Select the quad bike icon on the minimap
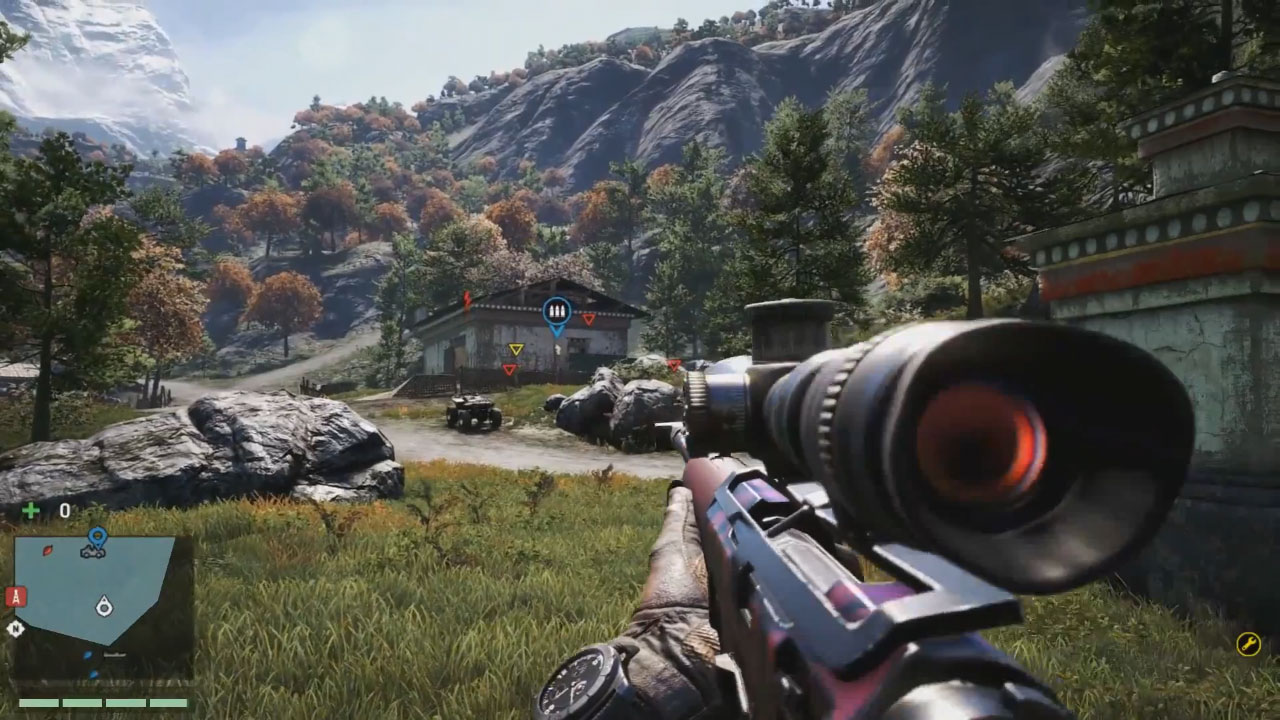 pyautogui.click(x=93, y=552)
